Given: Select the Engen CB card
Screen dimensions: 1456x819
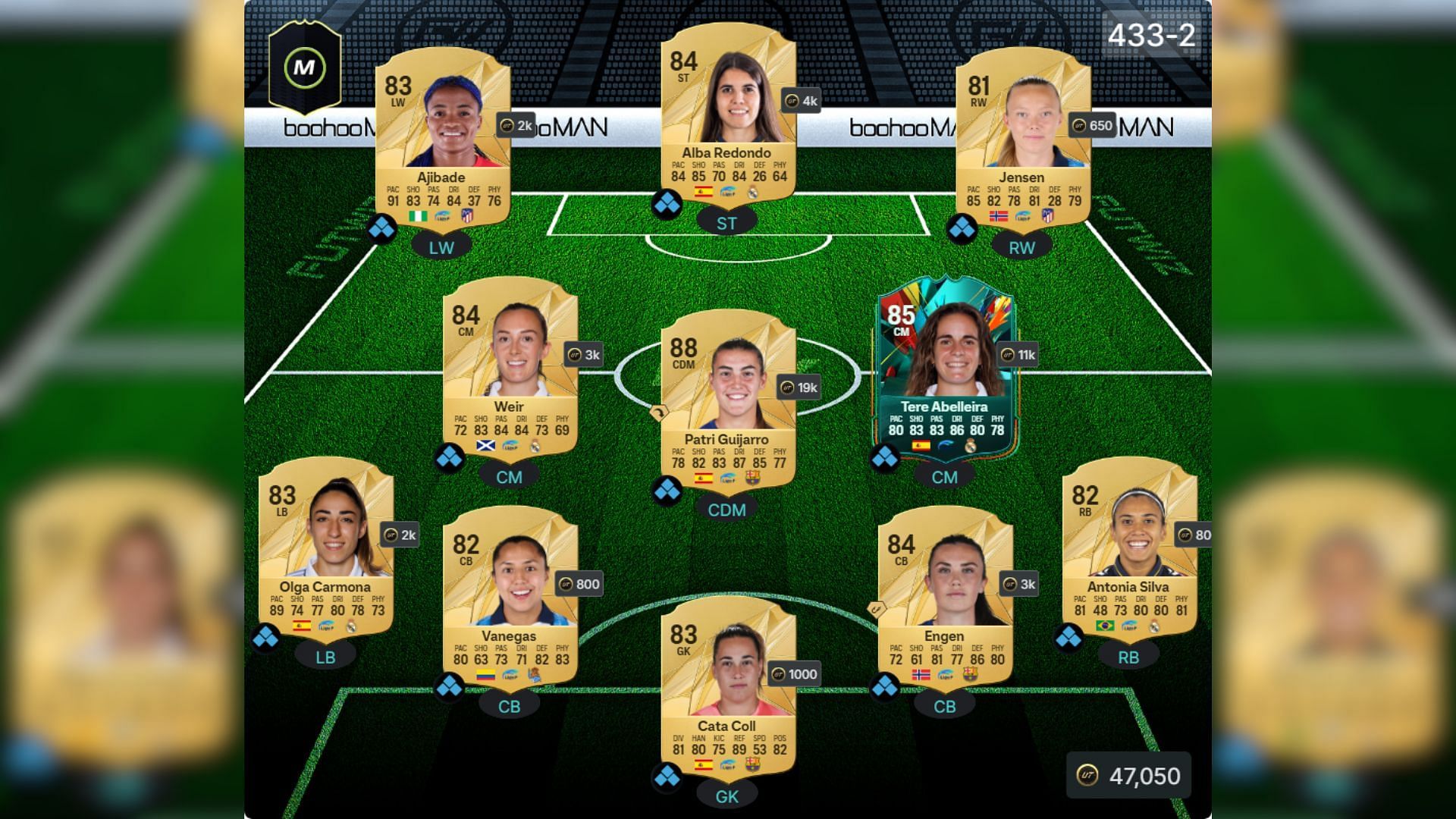Looking at the screenshot, I should click(945, 595).
